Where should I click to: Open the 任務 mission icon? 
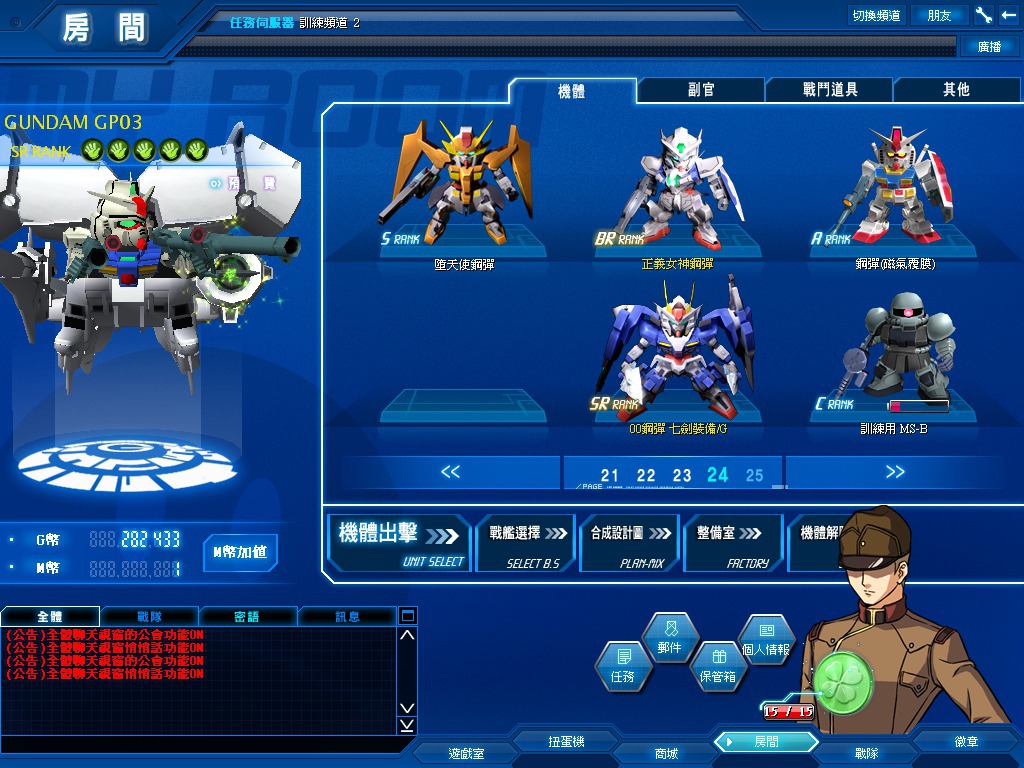(622, 667)
